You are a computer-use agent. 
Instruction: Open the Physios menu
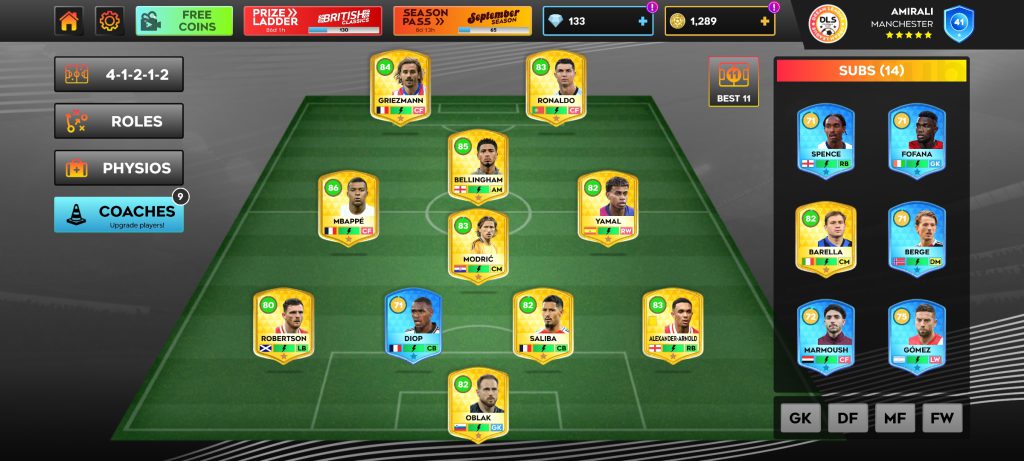coord(119,168)
